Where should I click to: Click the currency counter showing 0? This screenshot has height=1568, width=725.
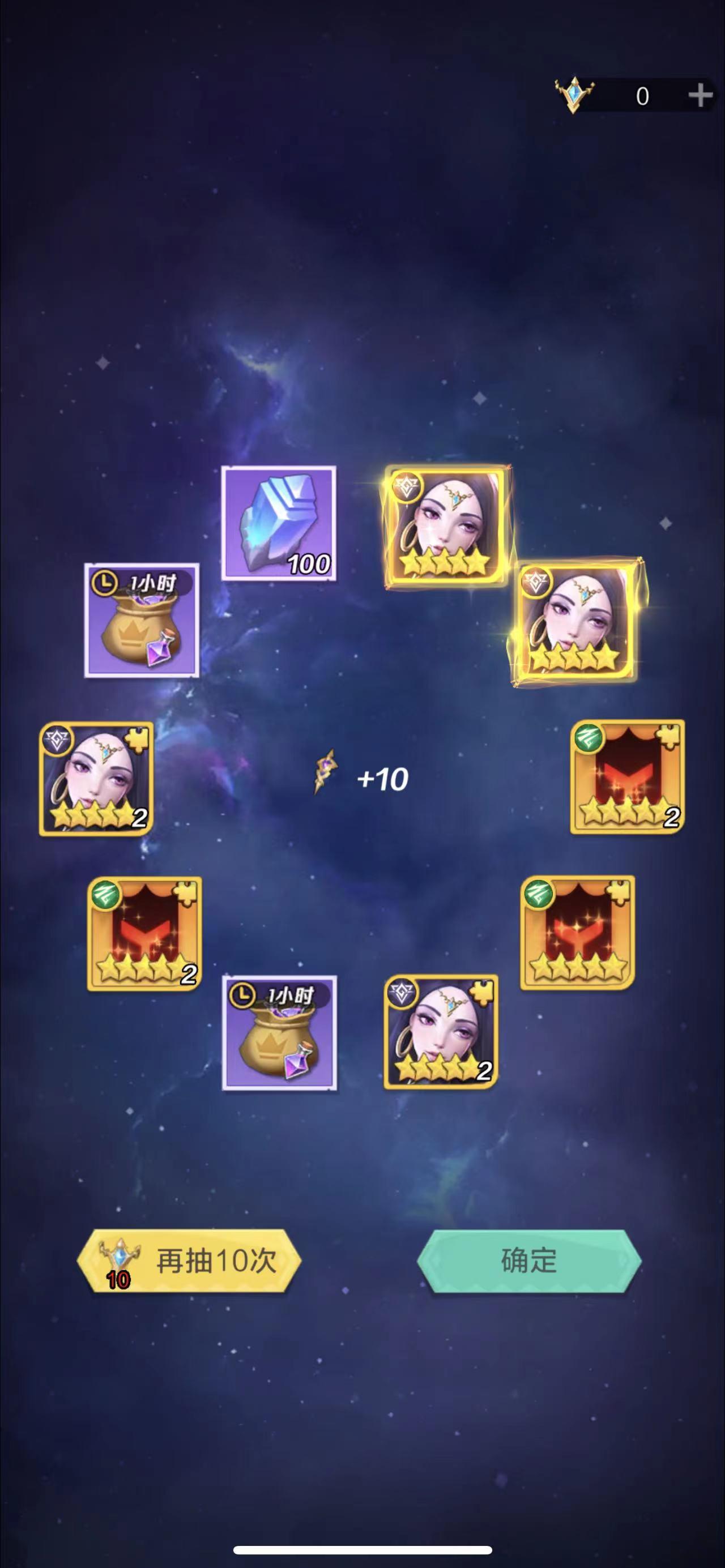click(x=643, y=95)
